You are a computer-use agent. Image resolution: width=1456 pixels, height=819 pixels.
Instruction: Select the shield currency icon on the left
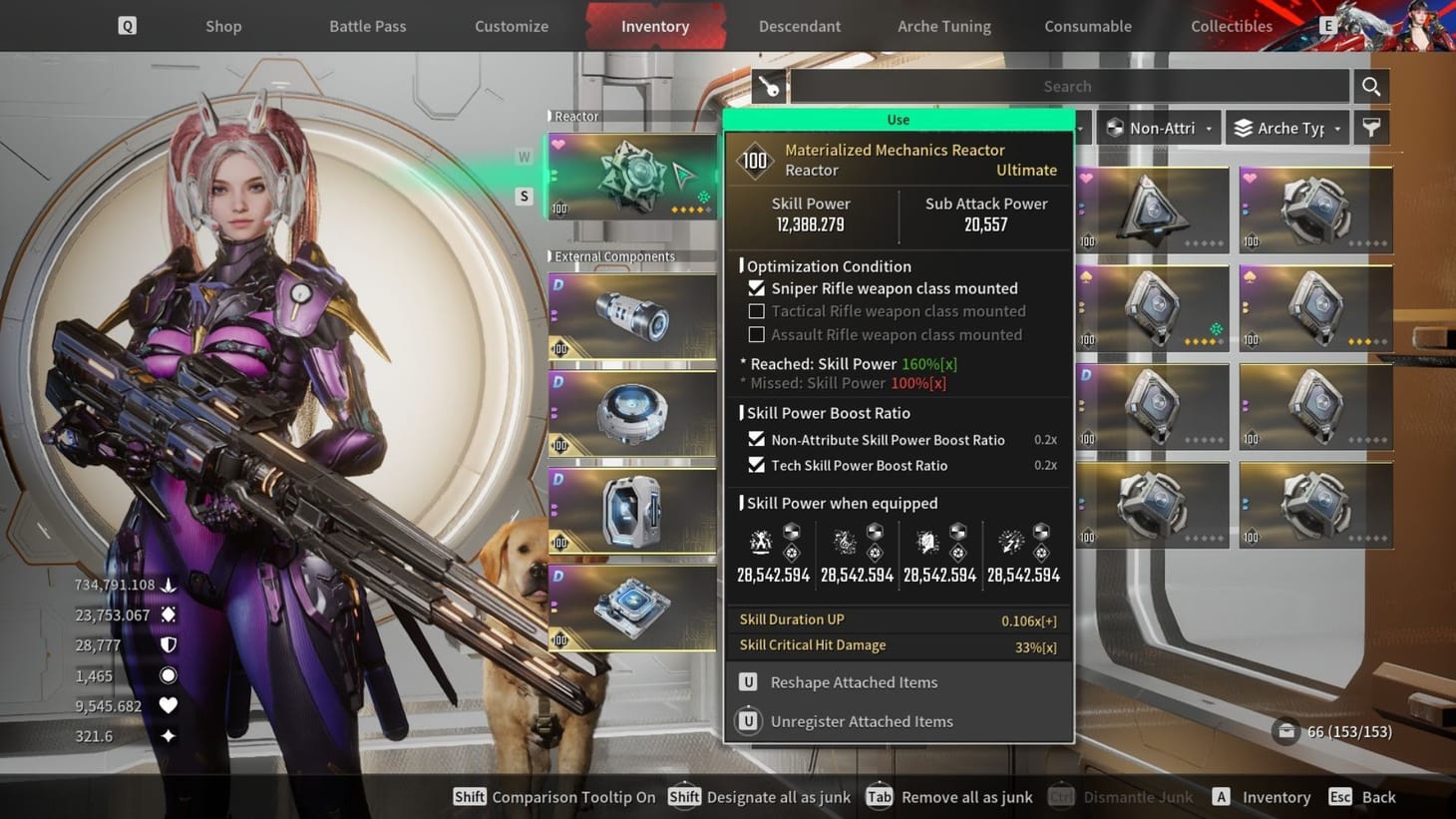coord(168,644)
